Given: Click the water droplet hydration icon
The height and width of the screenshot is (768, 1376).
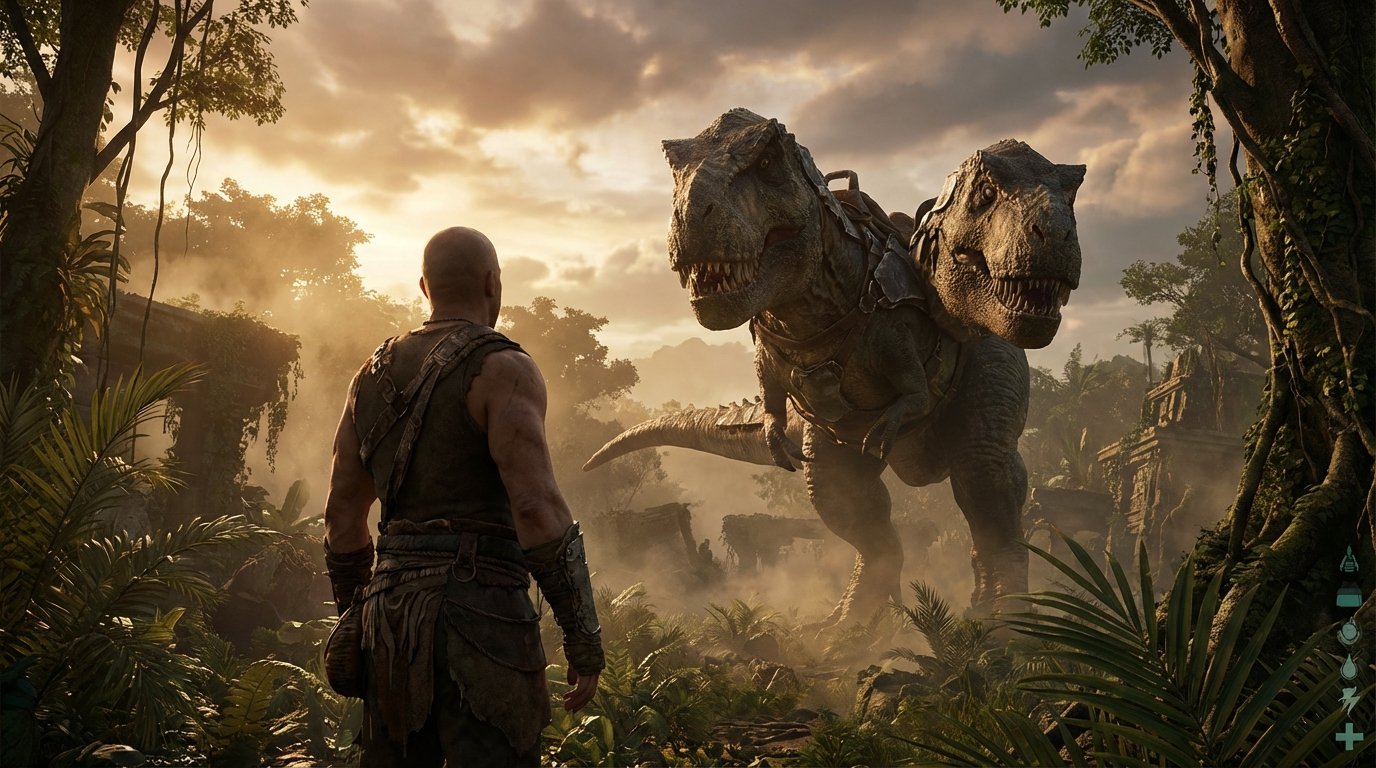Looking at the screenshot, I should 1349,666.
